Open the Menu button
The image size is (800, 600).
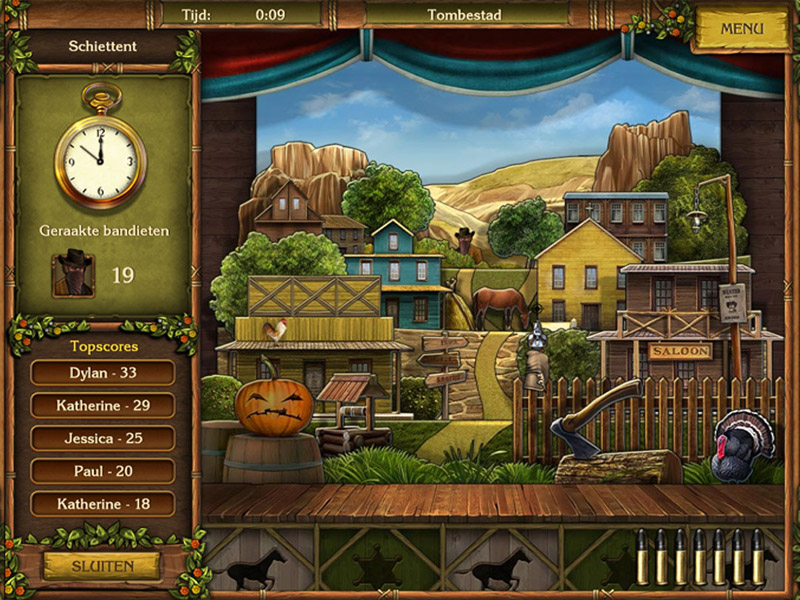tap(741, 29)
